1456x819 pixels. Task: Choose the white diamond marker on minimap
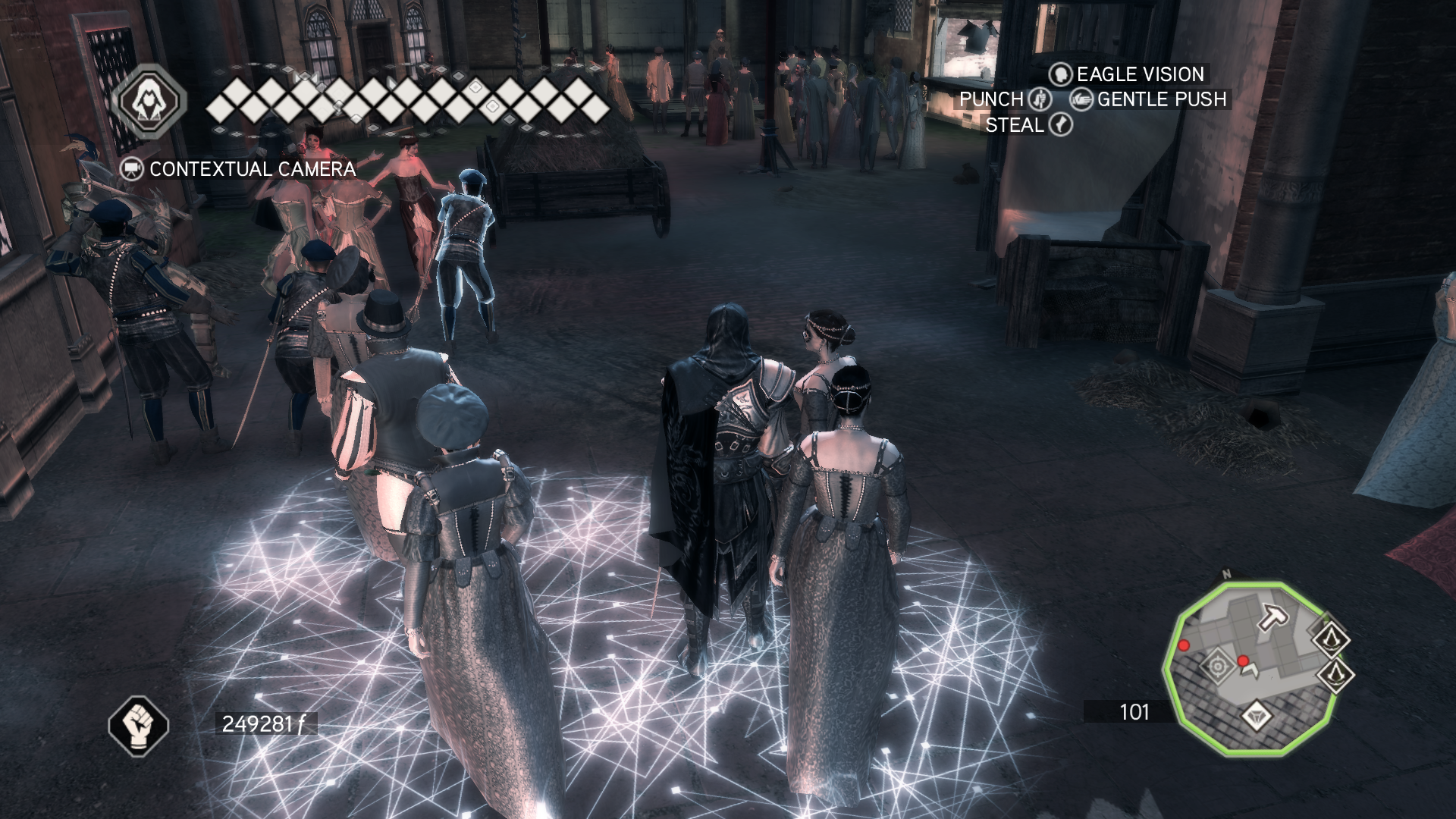coord(1257,715)
